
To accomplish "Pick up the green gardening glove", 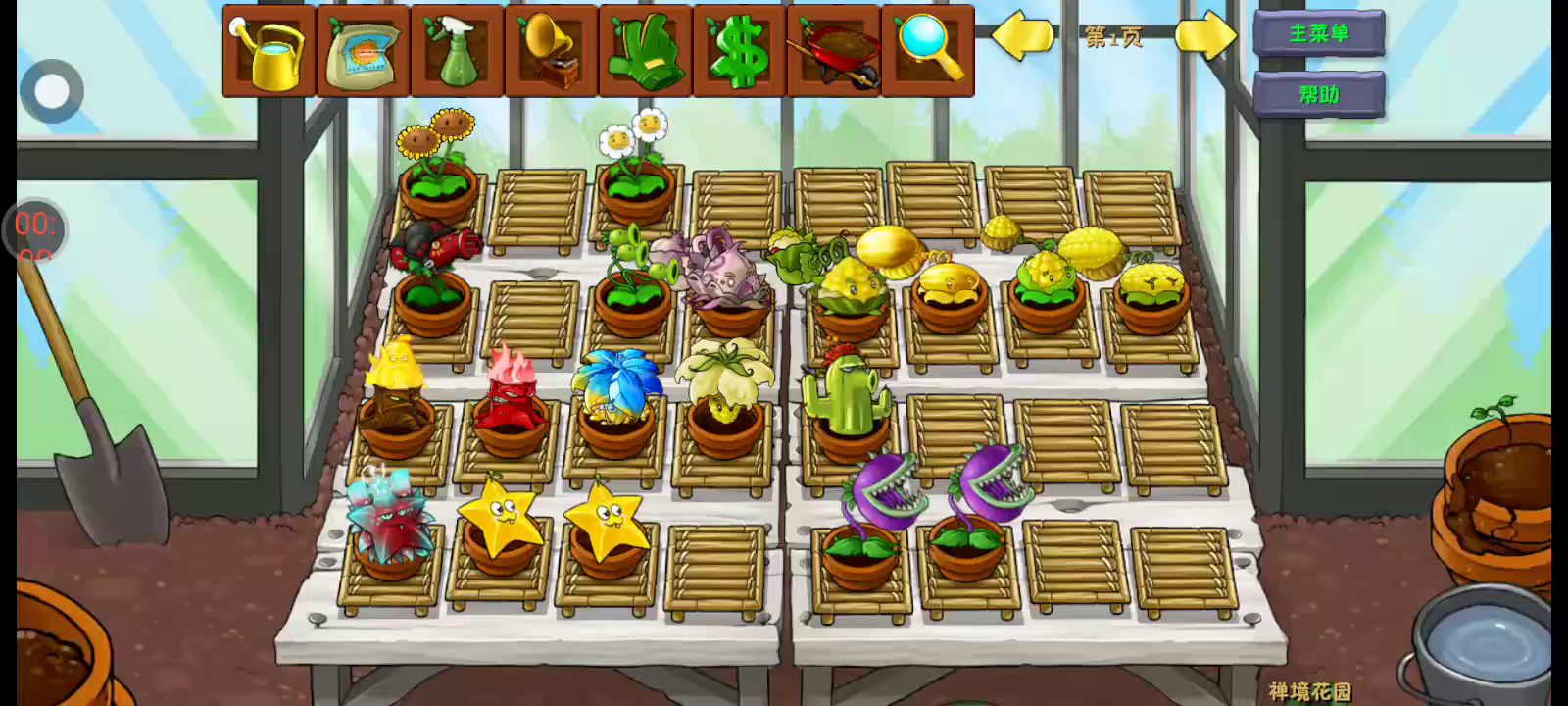I will (646, 51).
